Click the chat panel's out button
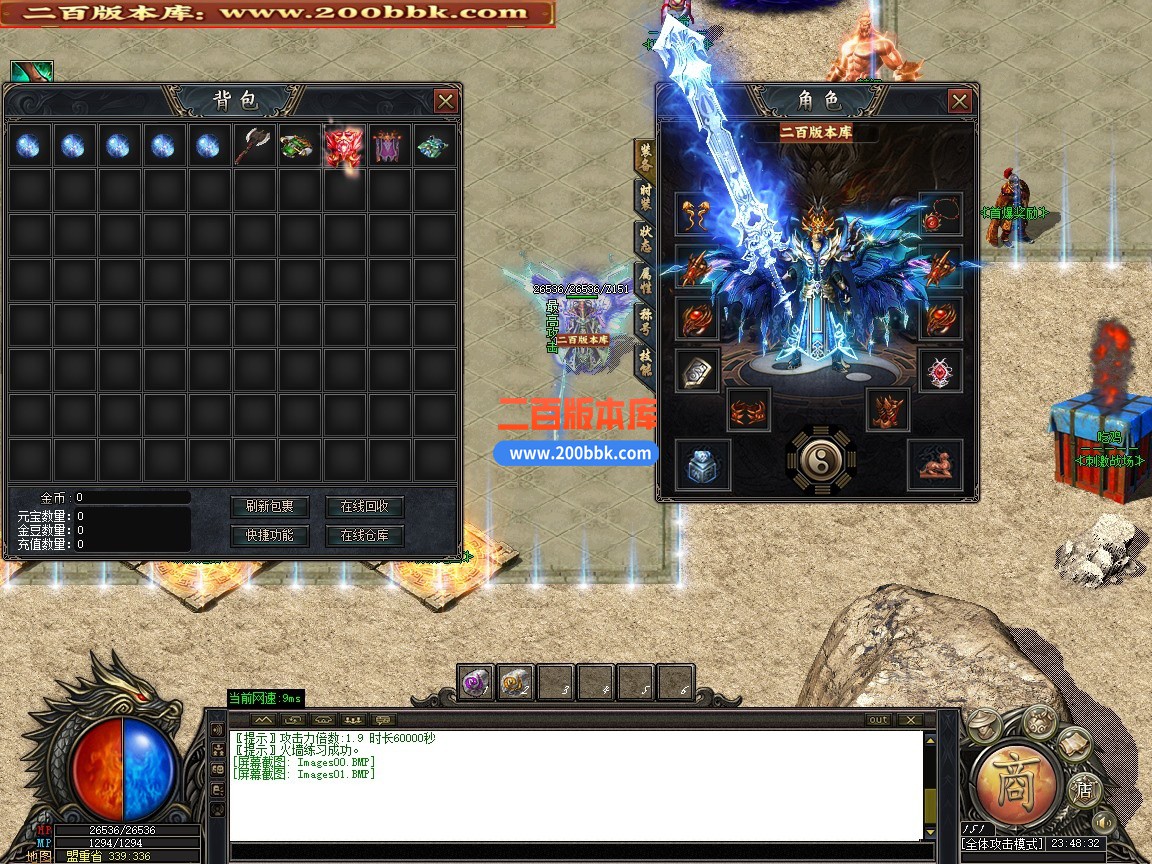The image size is (1152, 864). (878, 720)
